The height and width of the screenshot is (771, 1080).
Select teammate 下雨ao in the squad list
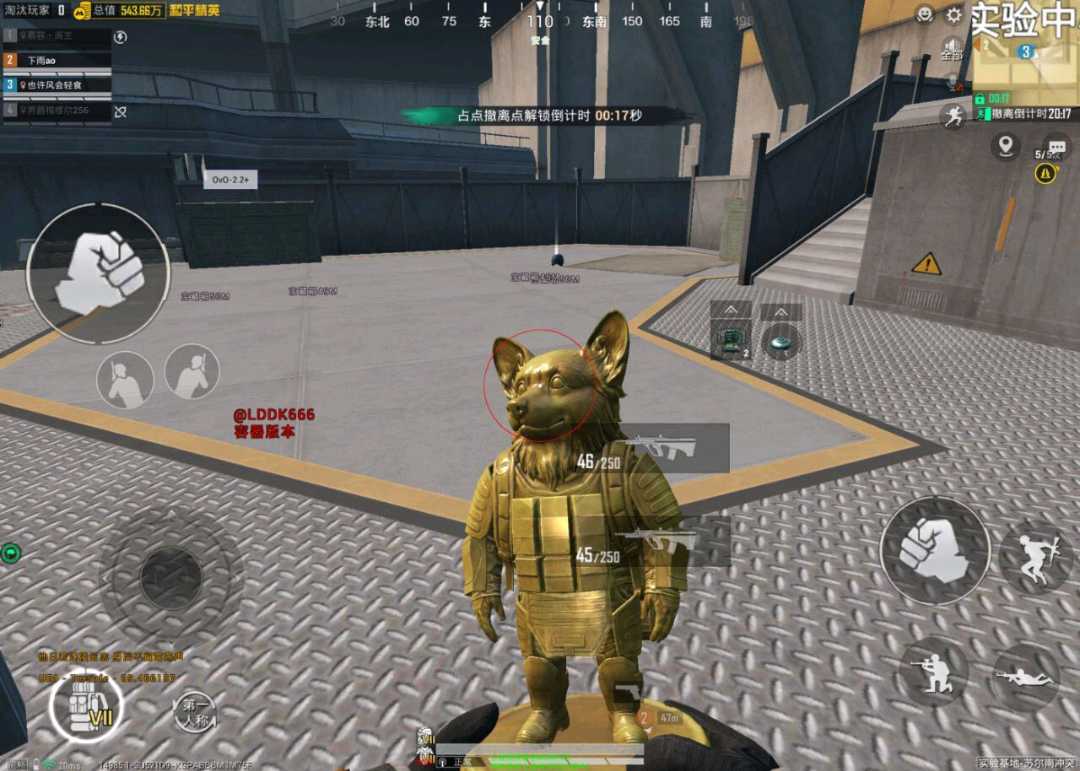[x=57, y=60]
